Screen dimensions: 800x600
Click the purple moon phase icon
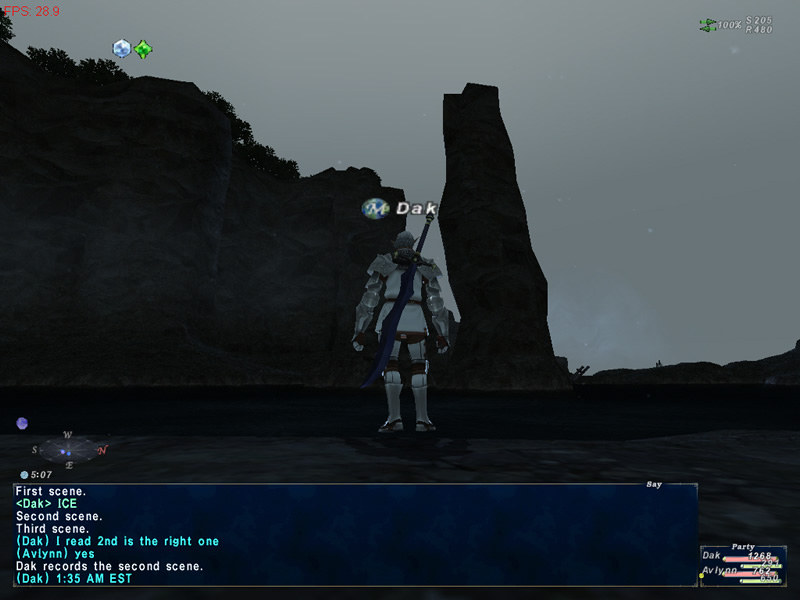click(x=22, y=424)
